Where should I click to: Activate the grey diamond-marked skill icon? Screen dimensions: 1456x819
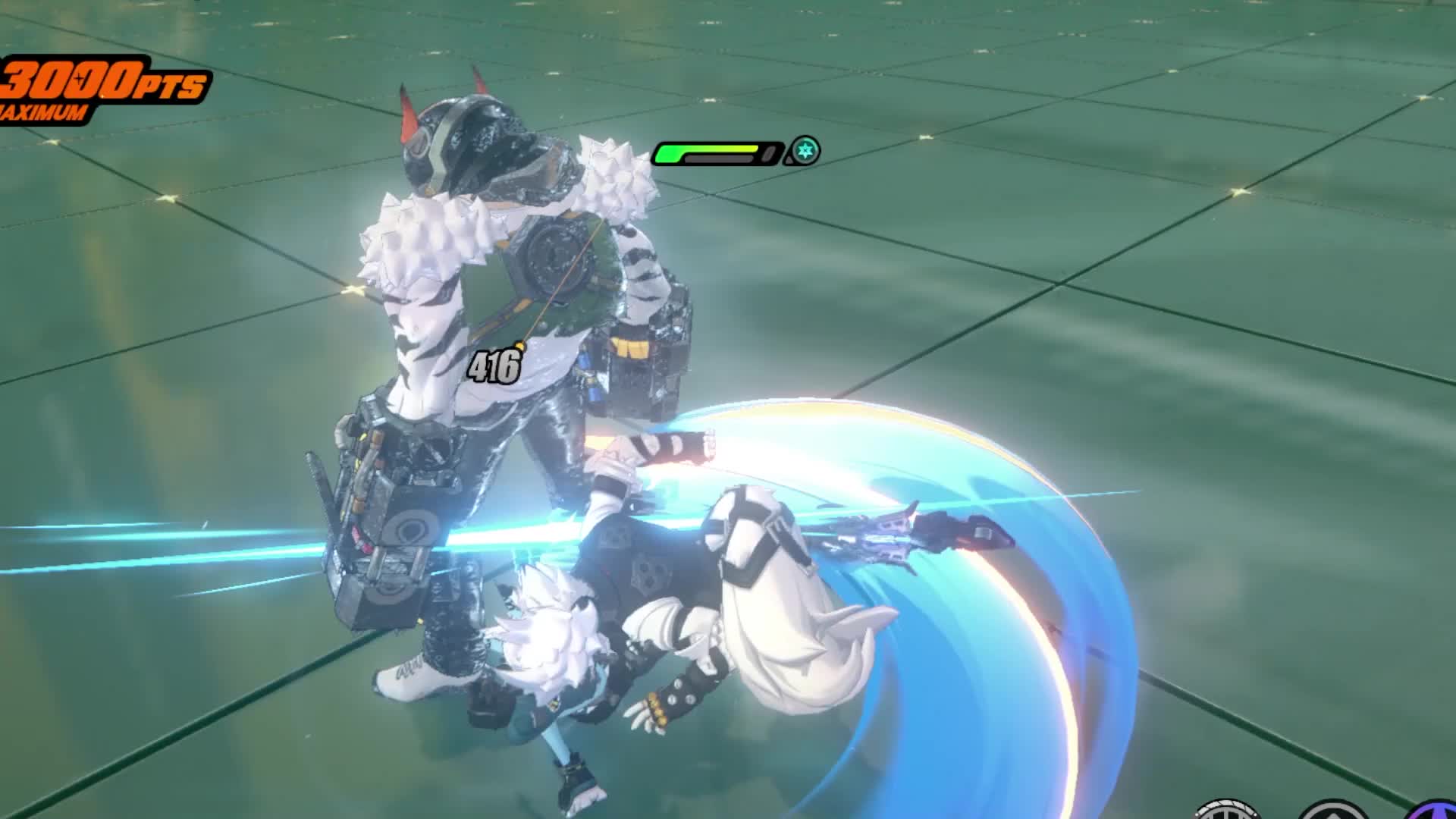(1332, 811)
